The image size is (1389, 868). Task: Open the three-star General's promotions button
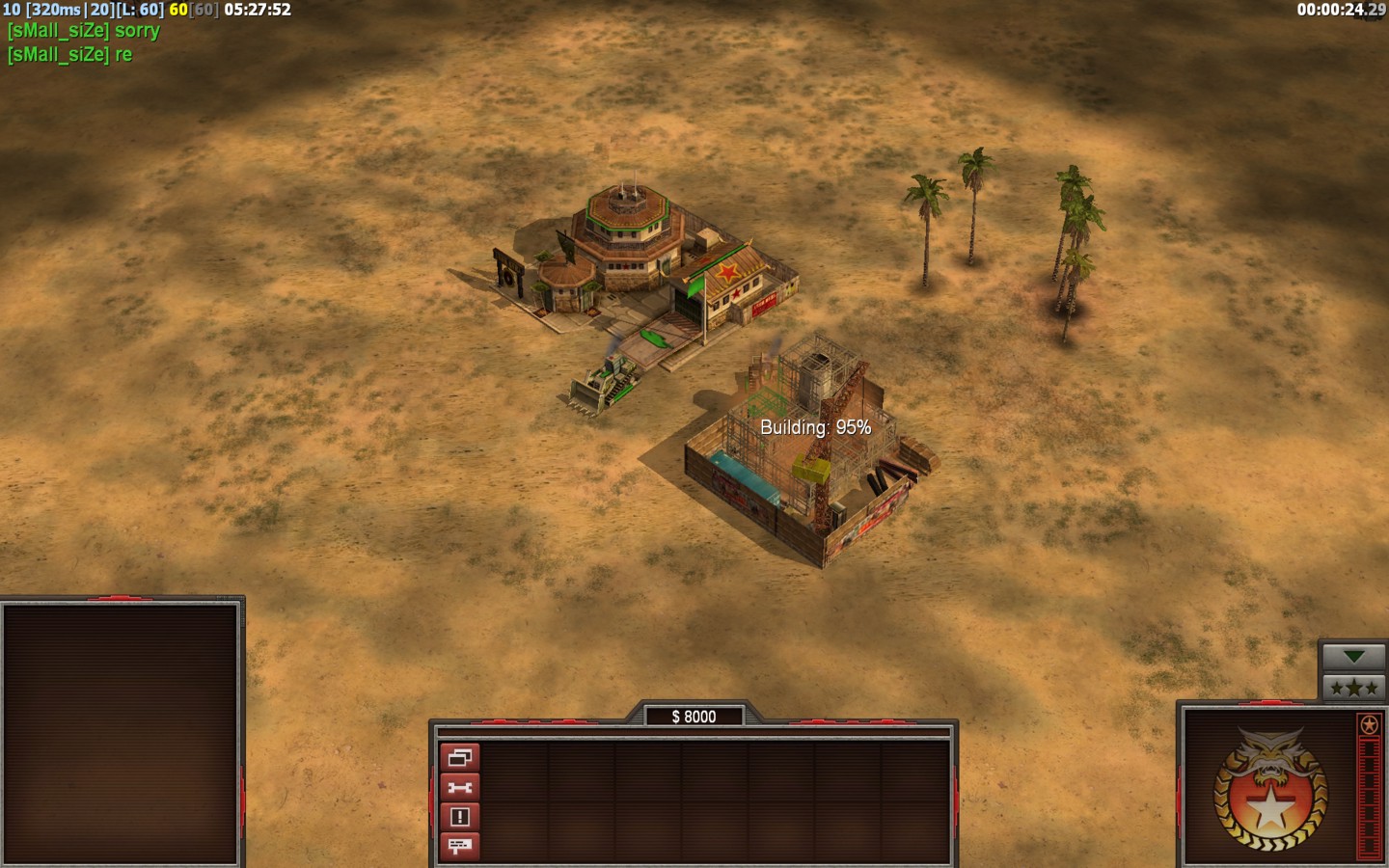coord(1353,688)
